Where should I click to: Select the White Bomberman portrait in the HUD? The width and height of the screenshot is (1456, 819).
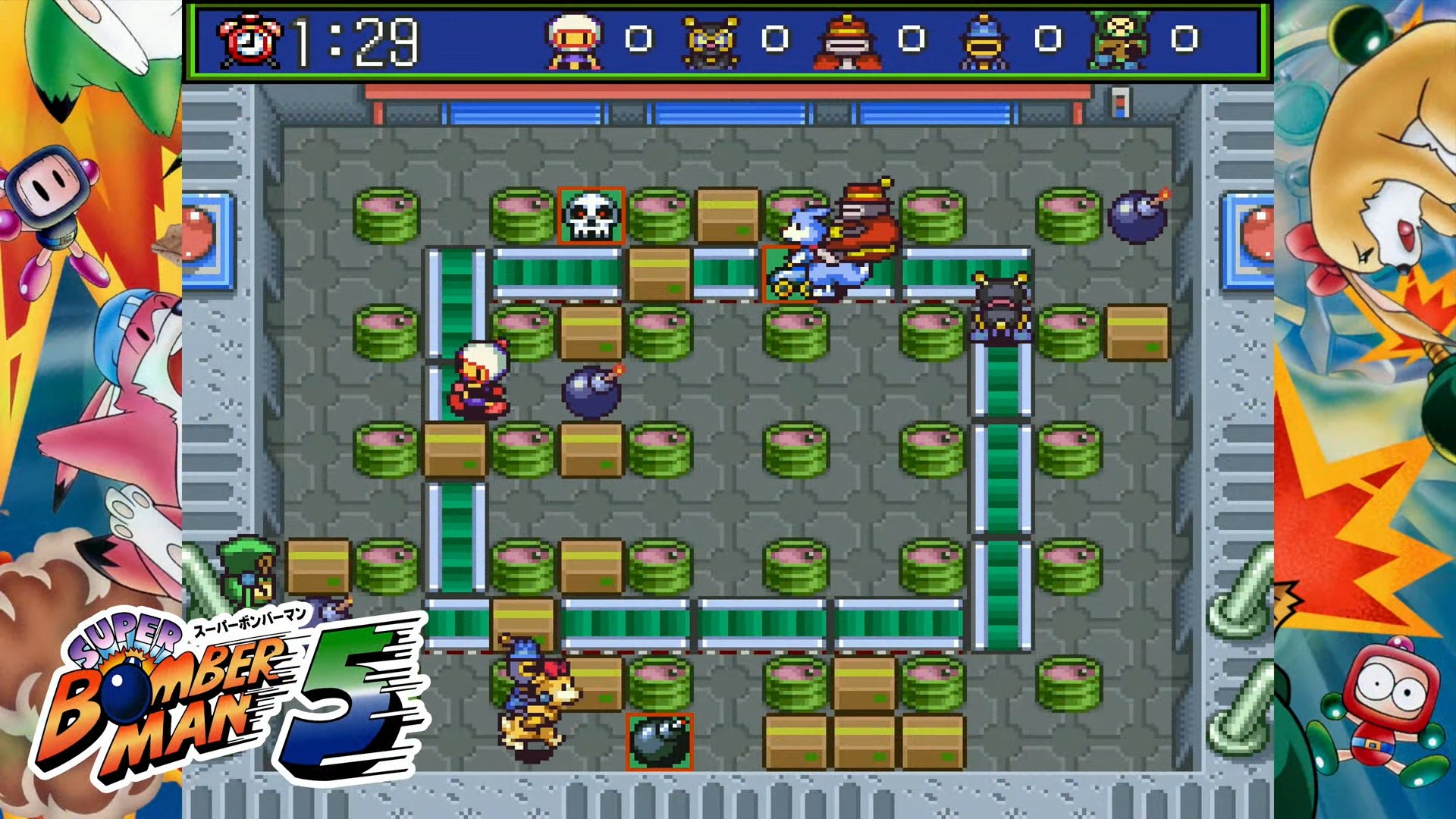pyautogui.click(x=573, y=42)
